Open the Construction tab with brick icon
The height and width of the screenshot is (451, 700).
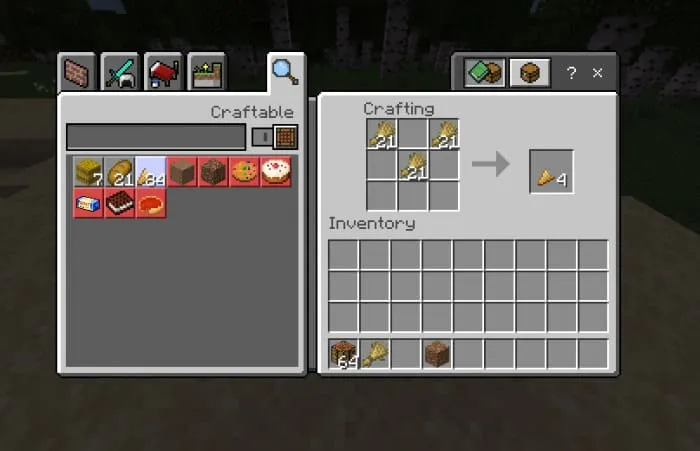click(x=77, y=72)
